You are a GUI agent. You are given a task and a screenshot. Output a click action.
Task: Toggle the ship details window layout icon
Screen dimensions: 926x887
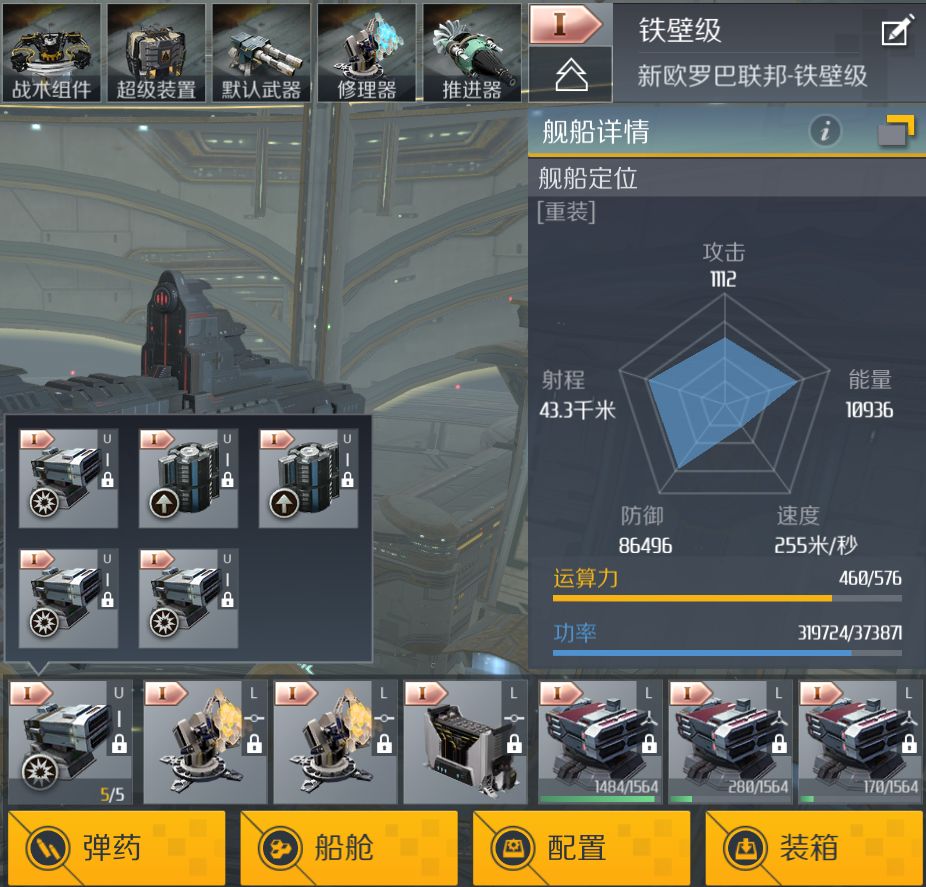[x=895, y=131]
